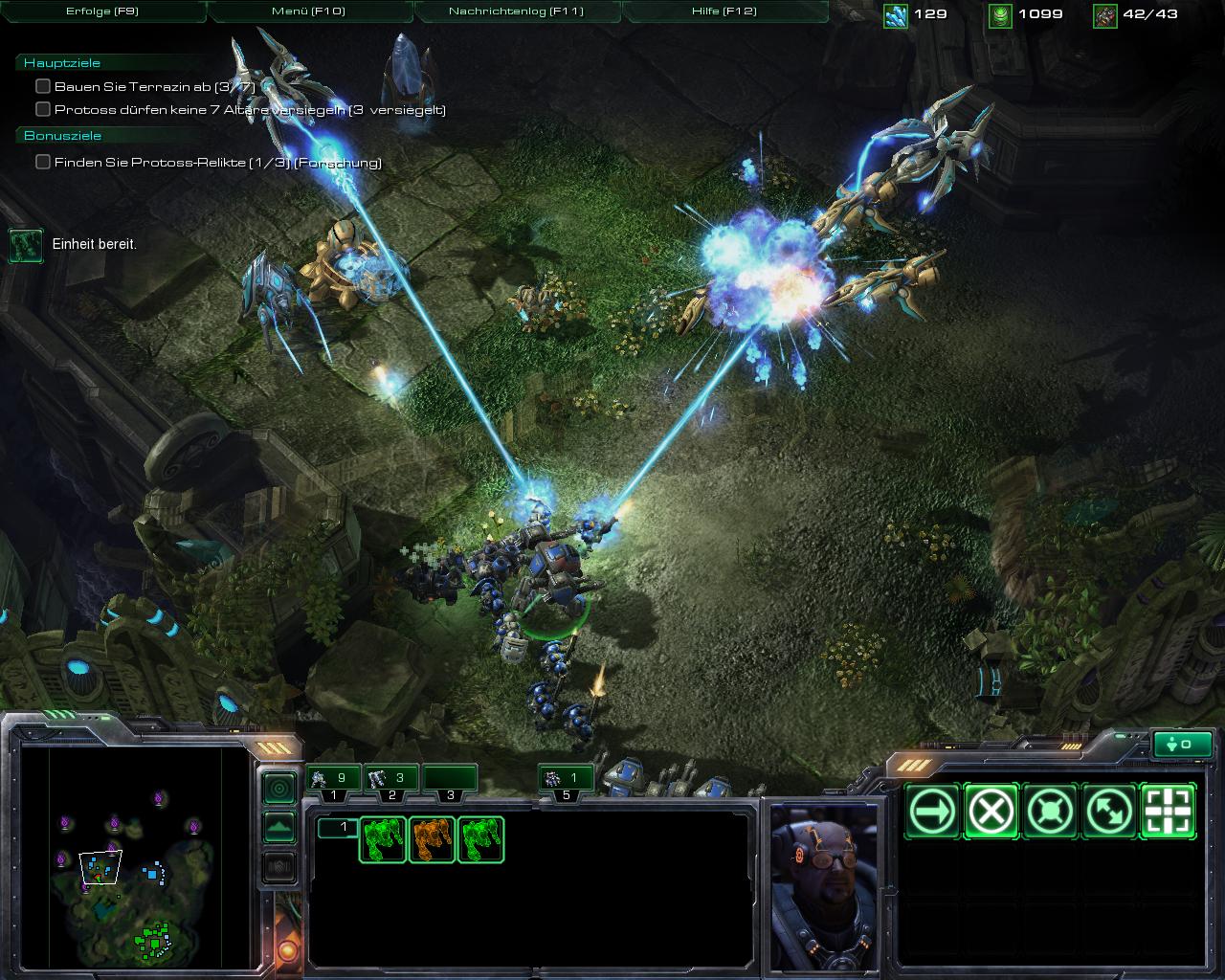Toggle the 'Bauen Sie Terrazin ab' objective checkbox
The image size is (1225, 980).
tap(42, 85)
